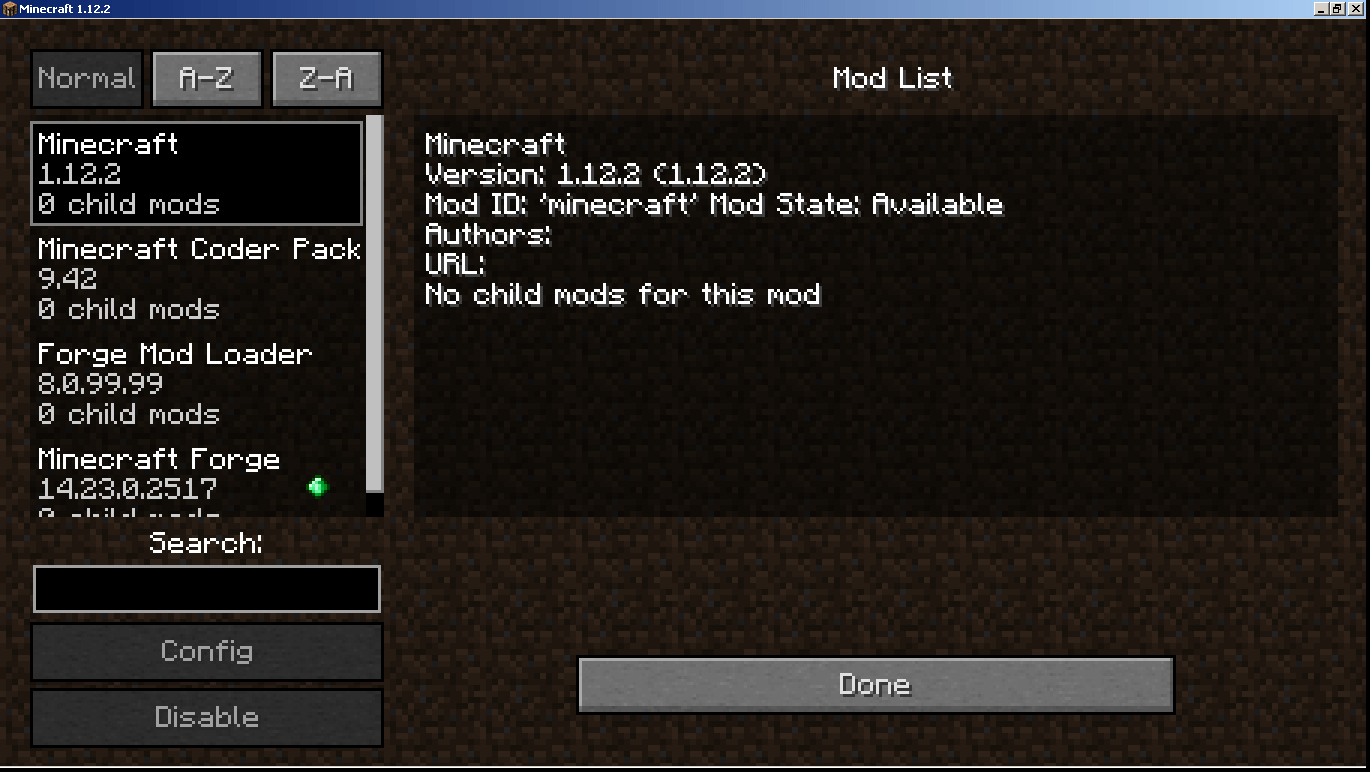Sort the mod list A-Z

click(x=206, y=78)
